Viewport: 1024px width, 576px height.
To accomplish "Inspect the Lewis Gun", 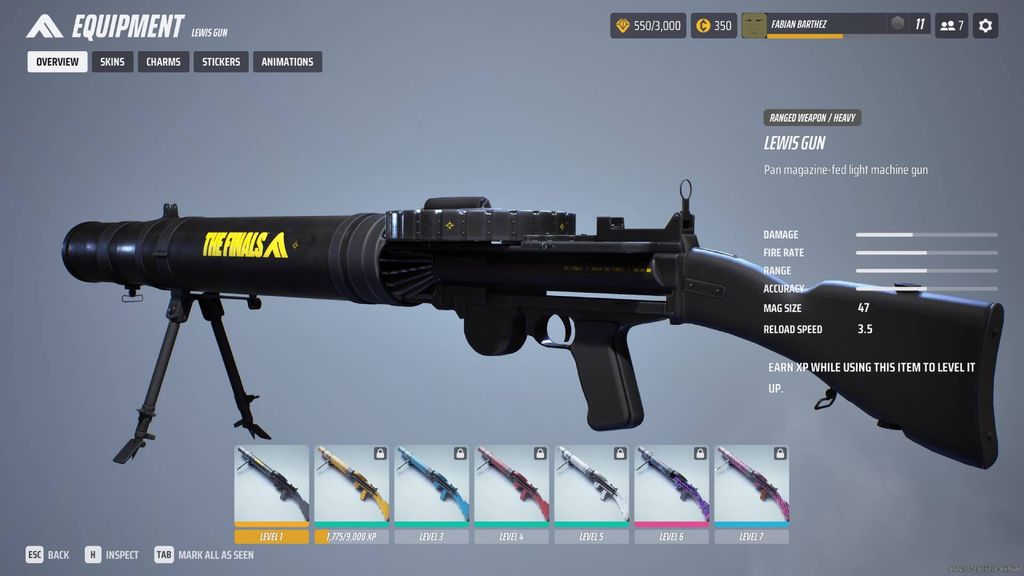I will pos(112,555).
